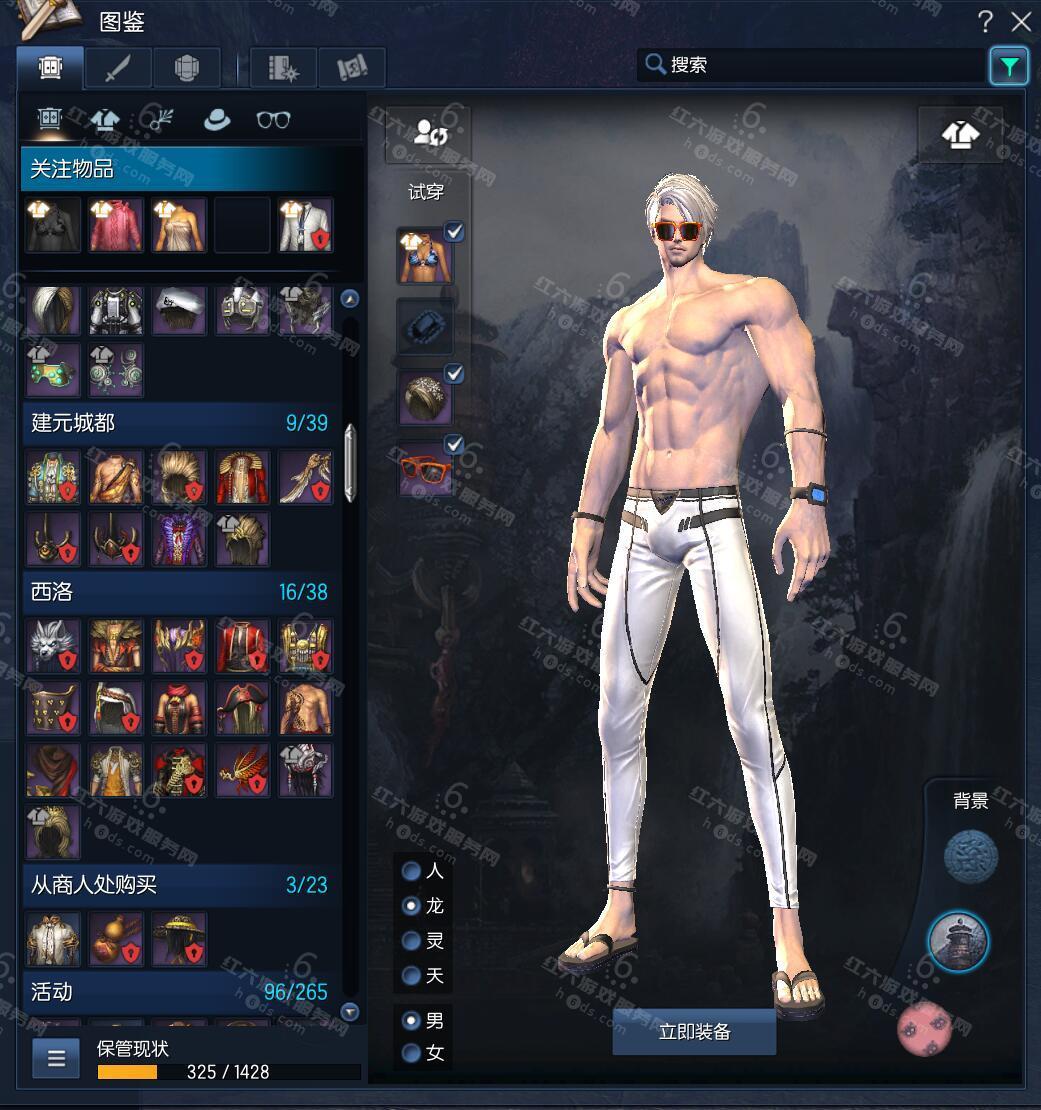Image resolution: width=1041 pixels, height=1110 pixels.
Task: Select the glasses category sub-tab
Action: (273, 120)
